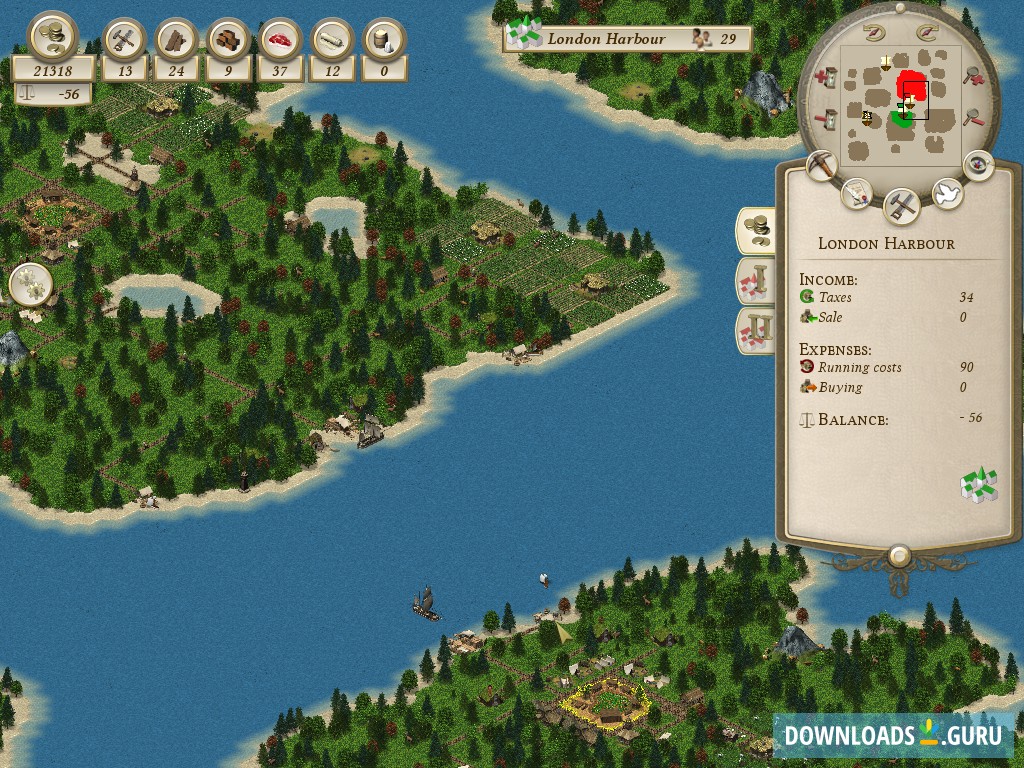1024x768 pixels.
Task: Select the barrel resource icon
Action: (385, 41)
